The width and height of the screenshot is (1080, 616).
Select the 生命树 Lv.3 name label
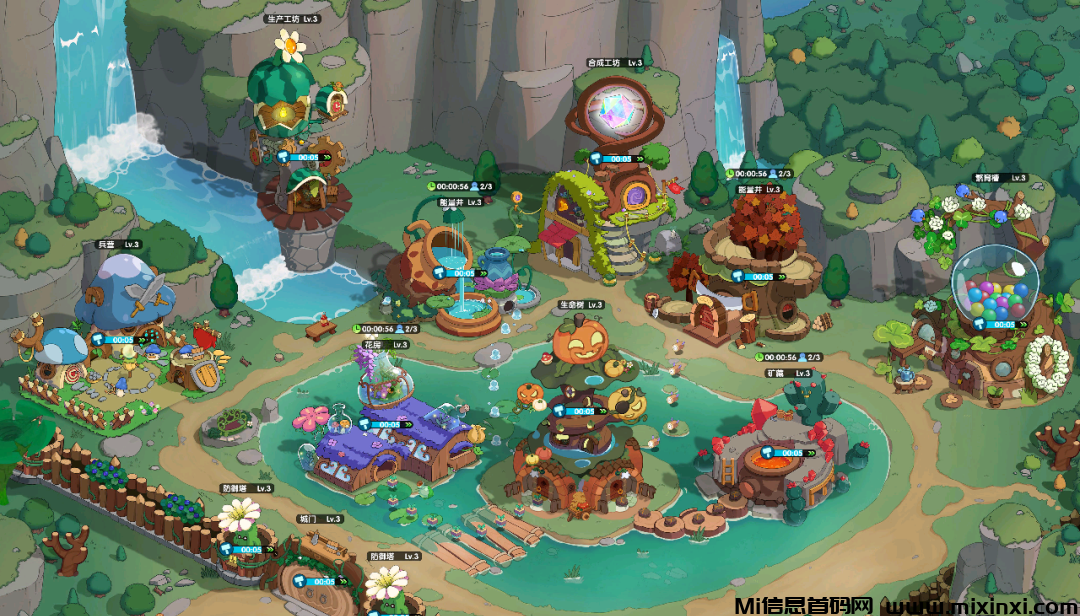581,304
